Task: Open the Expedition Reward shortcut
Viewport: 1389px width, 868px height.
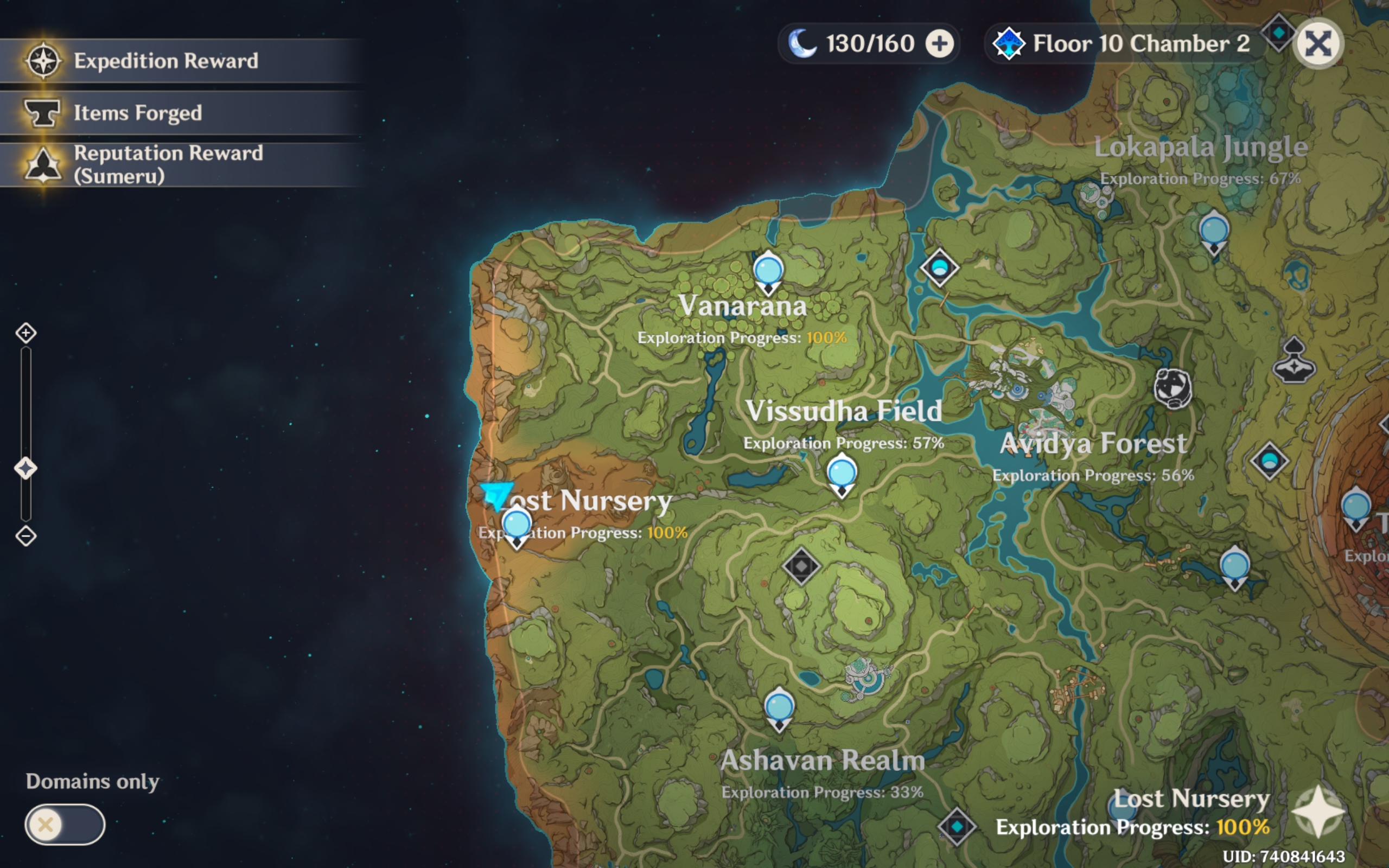Action: tap(165, 61)
